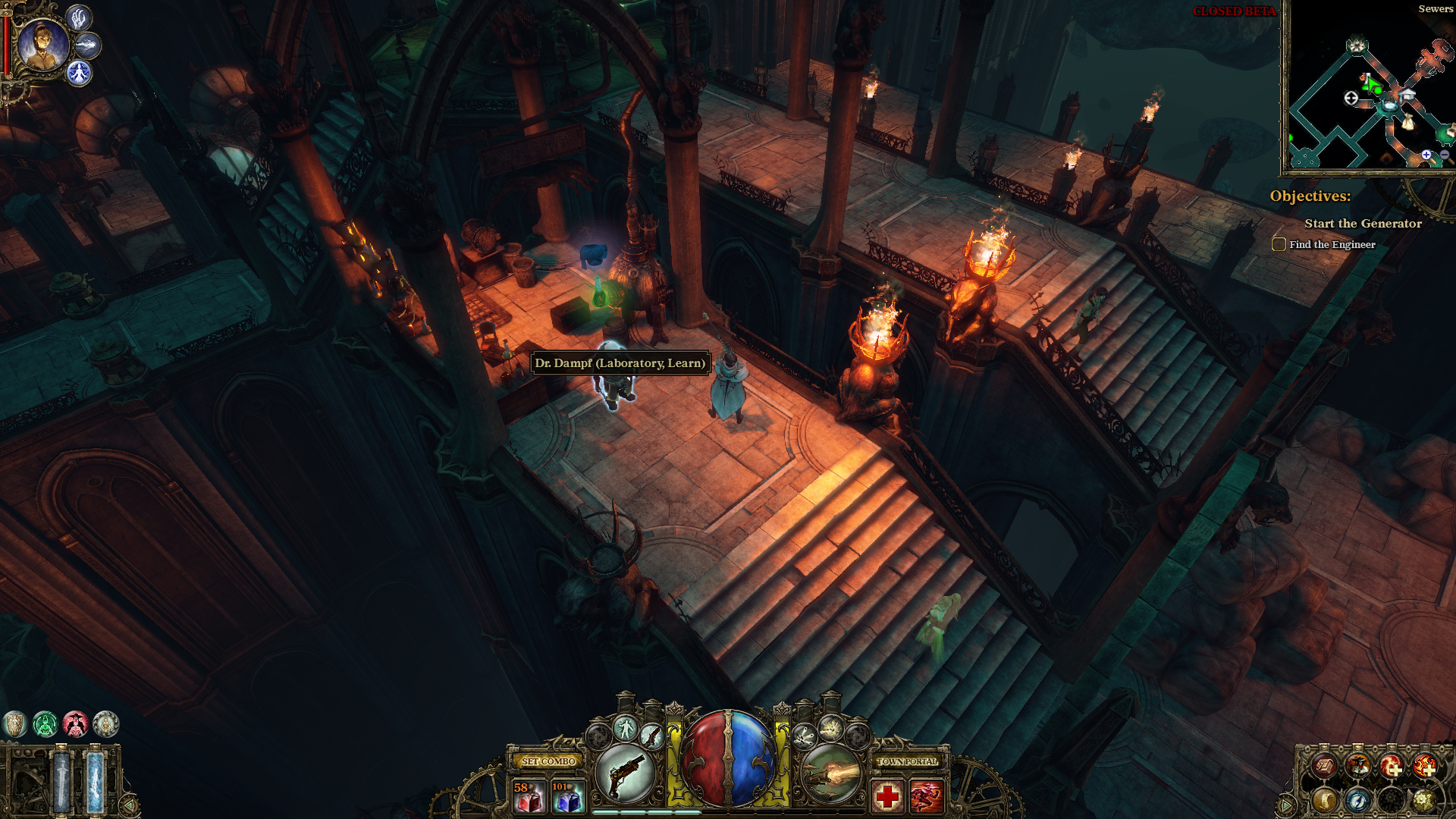1456x819 pixels.
Task: Drink the blue mana potion
Action: (x=568, y=797)
